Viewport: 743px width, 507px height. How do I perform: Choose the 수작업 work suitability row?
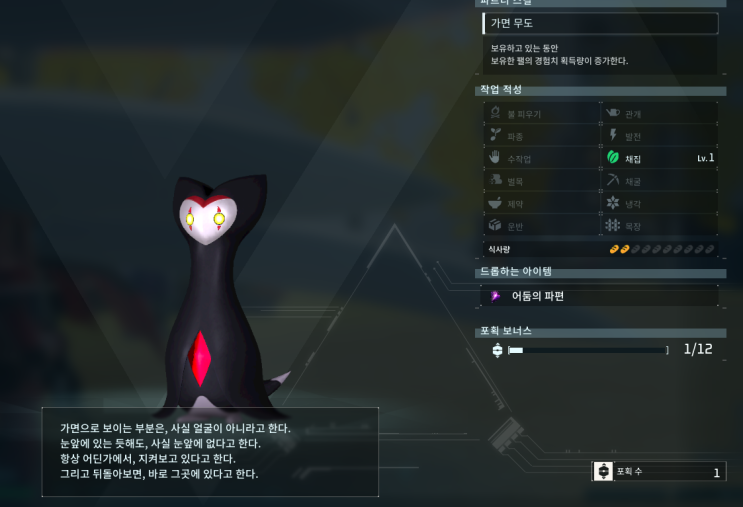point(541,158)
